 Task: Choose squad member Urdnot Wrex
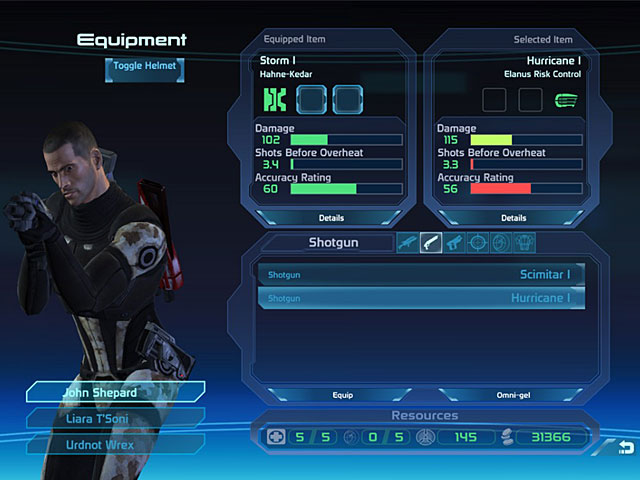pyautogui.click(x=114, y=443)
